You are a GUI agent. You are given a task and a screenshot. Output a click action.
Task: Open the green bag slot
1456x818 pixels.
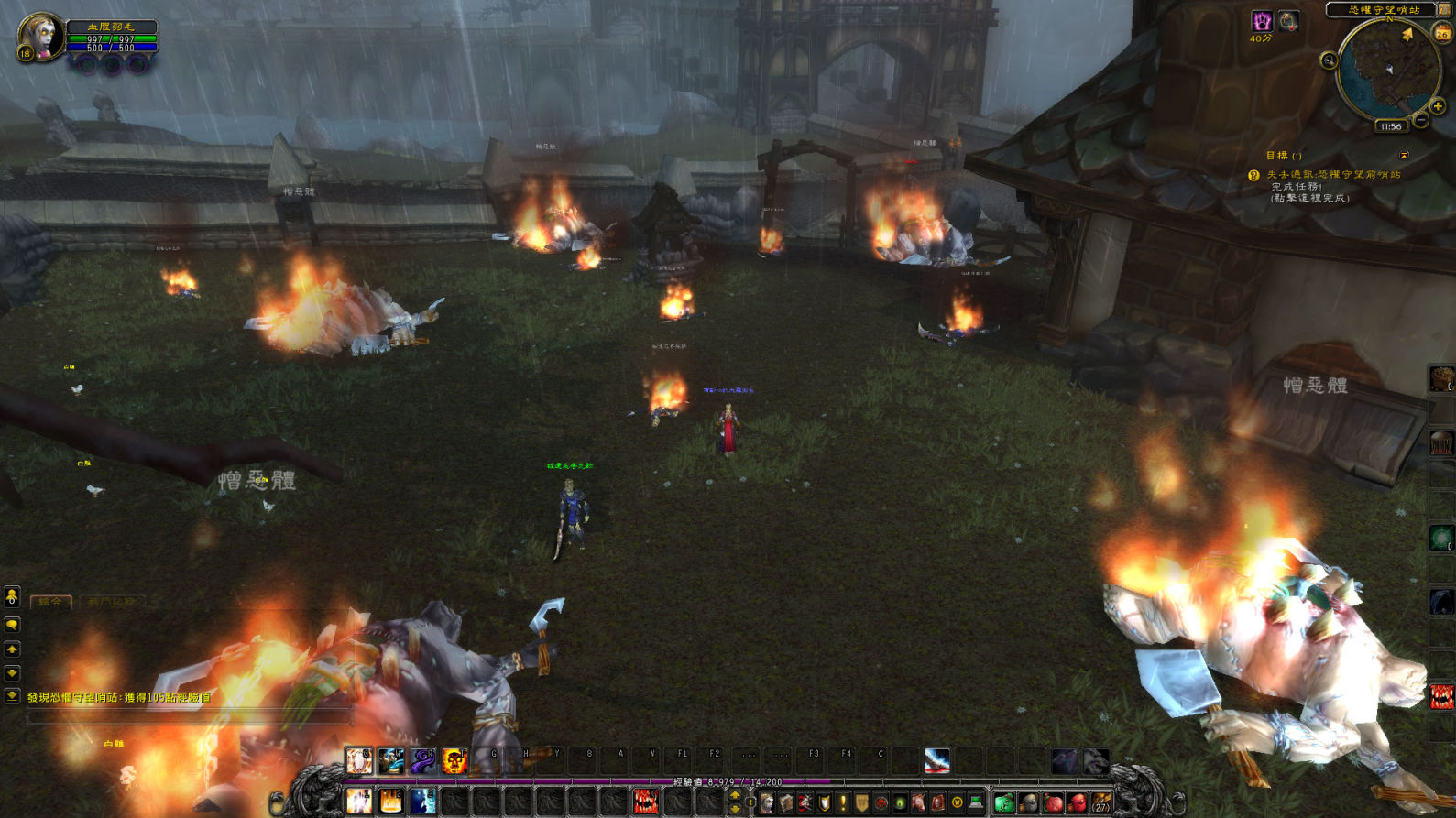tap(1004, 803)
